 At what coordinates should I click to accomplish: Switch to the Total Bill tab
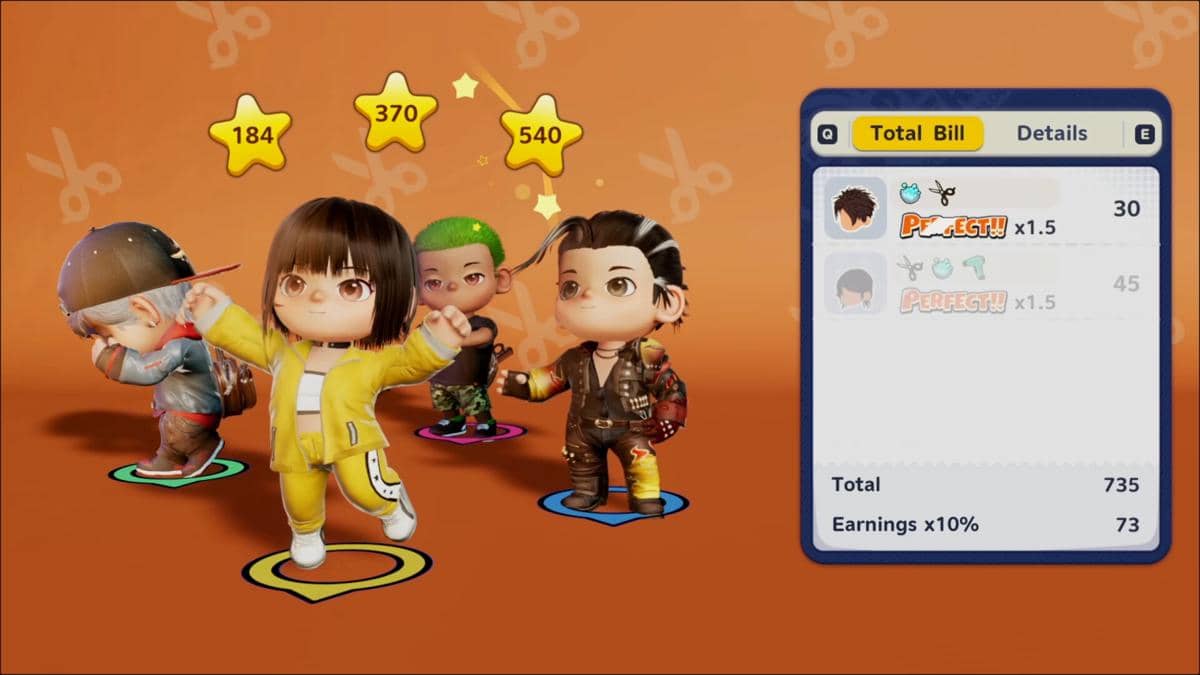tap(917, 134)
